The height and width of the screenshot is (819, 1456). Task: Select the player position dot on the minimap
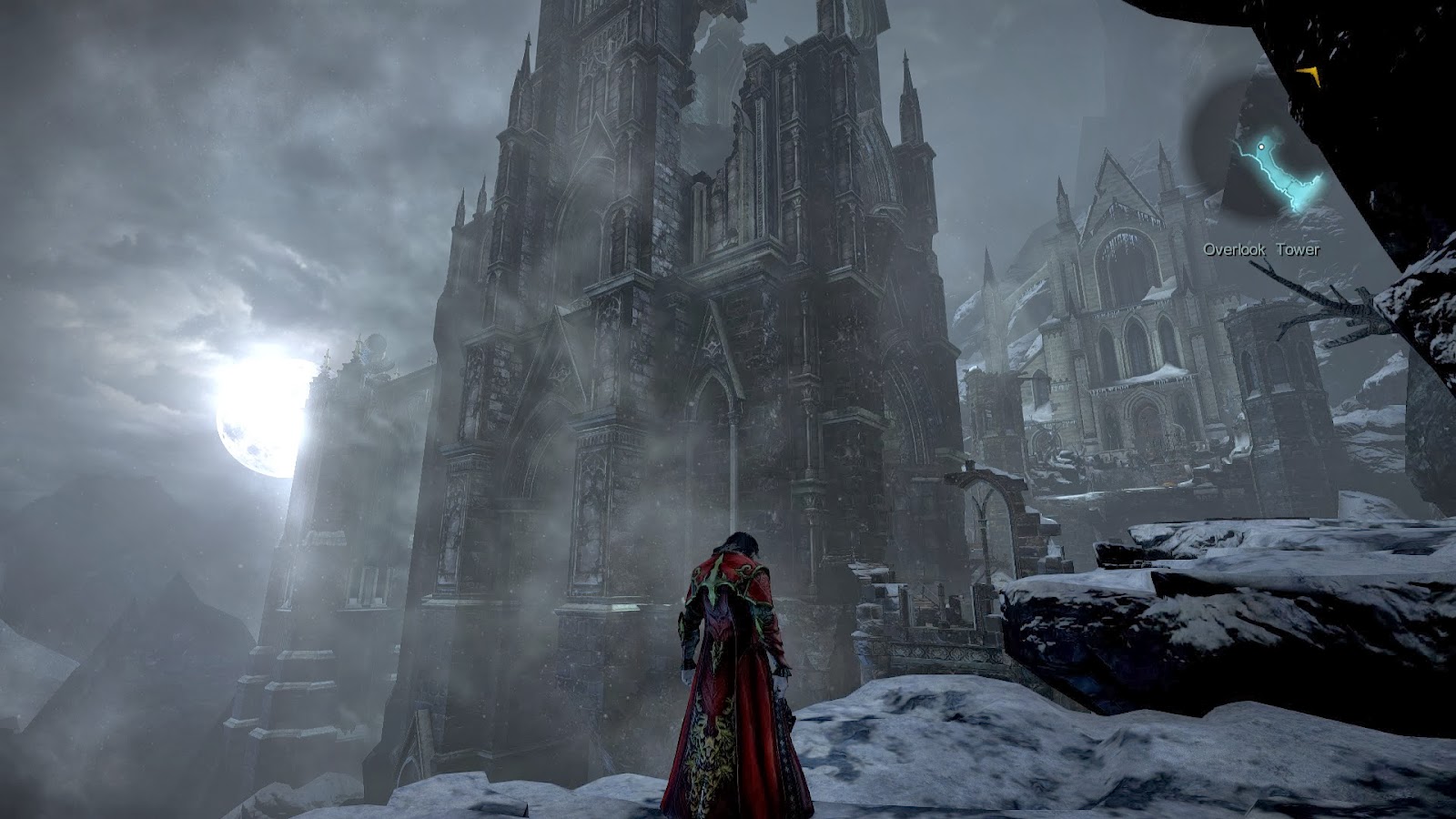[x=1262, y=146]
